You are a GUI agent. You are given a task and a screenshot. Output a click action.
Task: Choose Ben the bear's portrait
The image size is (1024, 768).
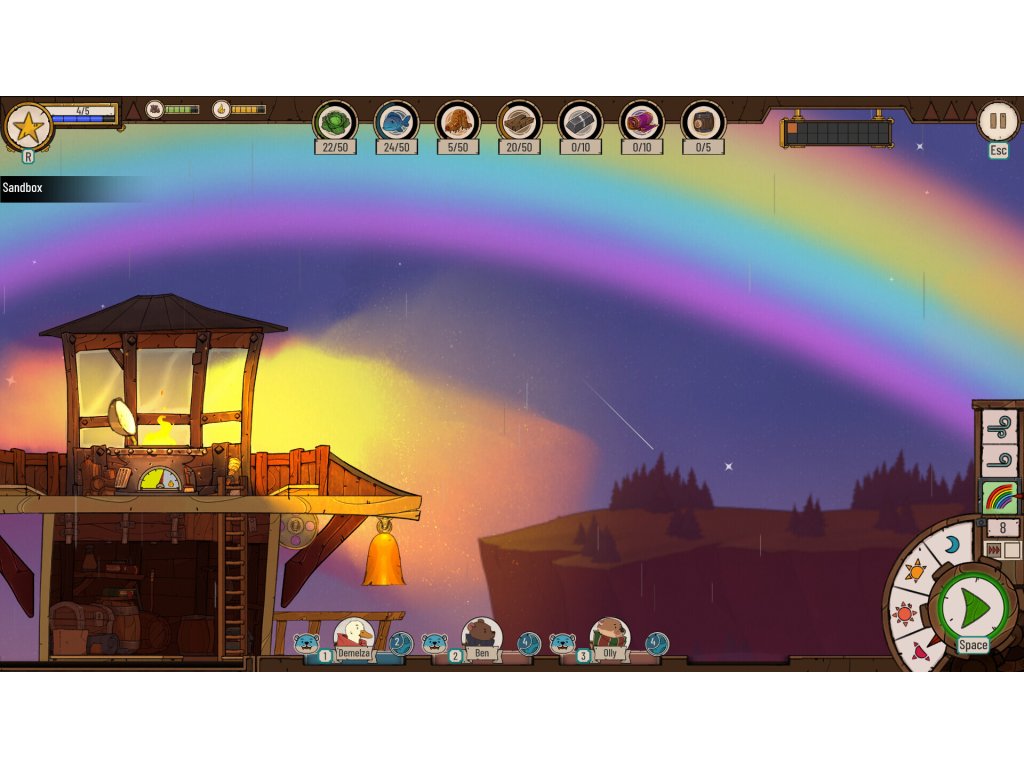(482, 636)
